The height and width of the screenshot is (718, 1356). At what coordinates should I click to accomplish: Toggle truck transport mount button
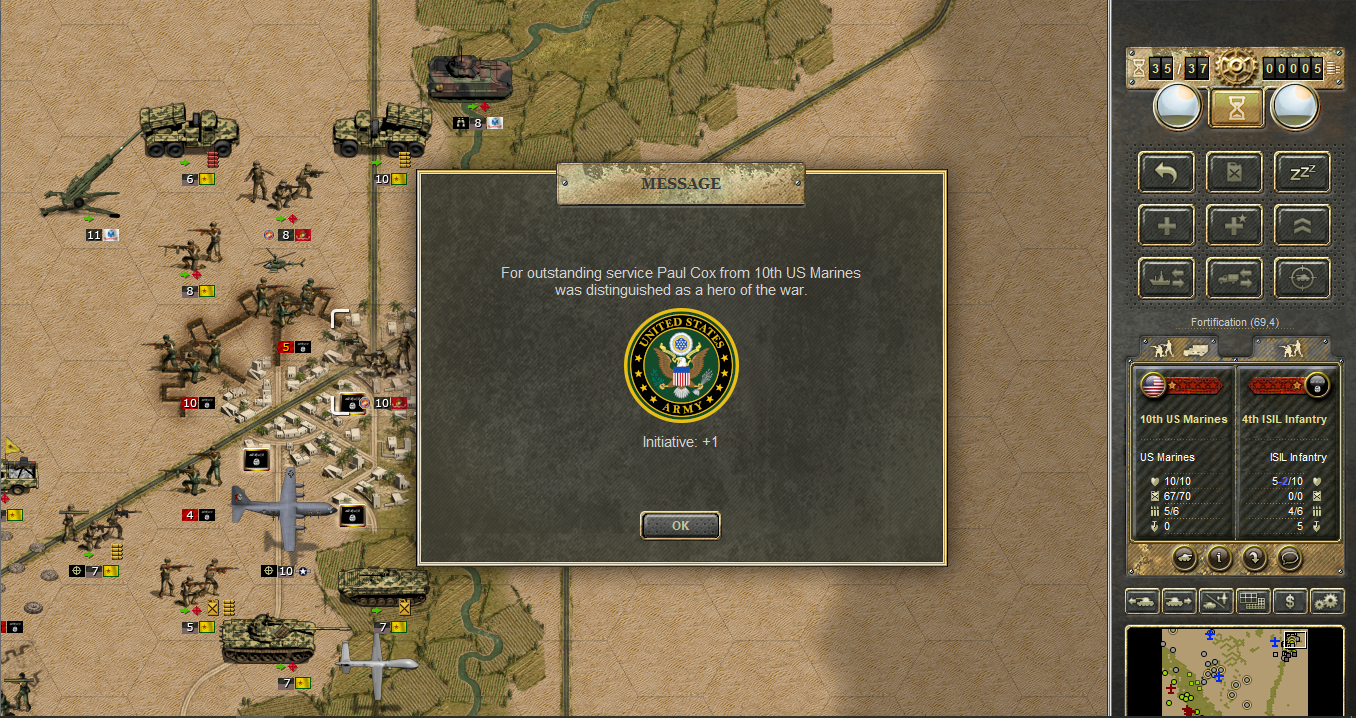pos(1234,278)
